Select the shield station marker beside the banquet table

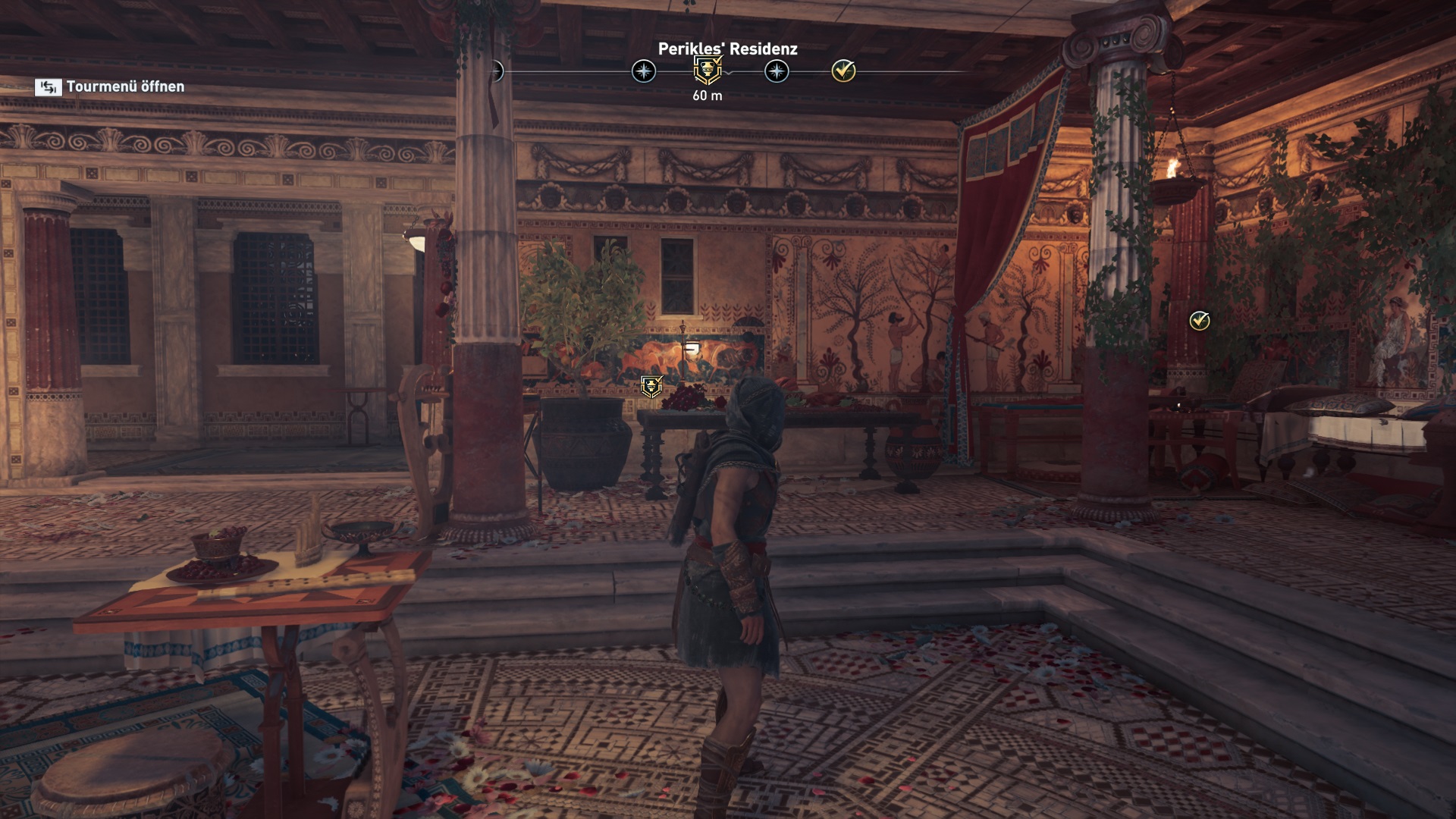pos(651,386)
